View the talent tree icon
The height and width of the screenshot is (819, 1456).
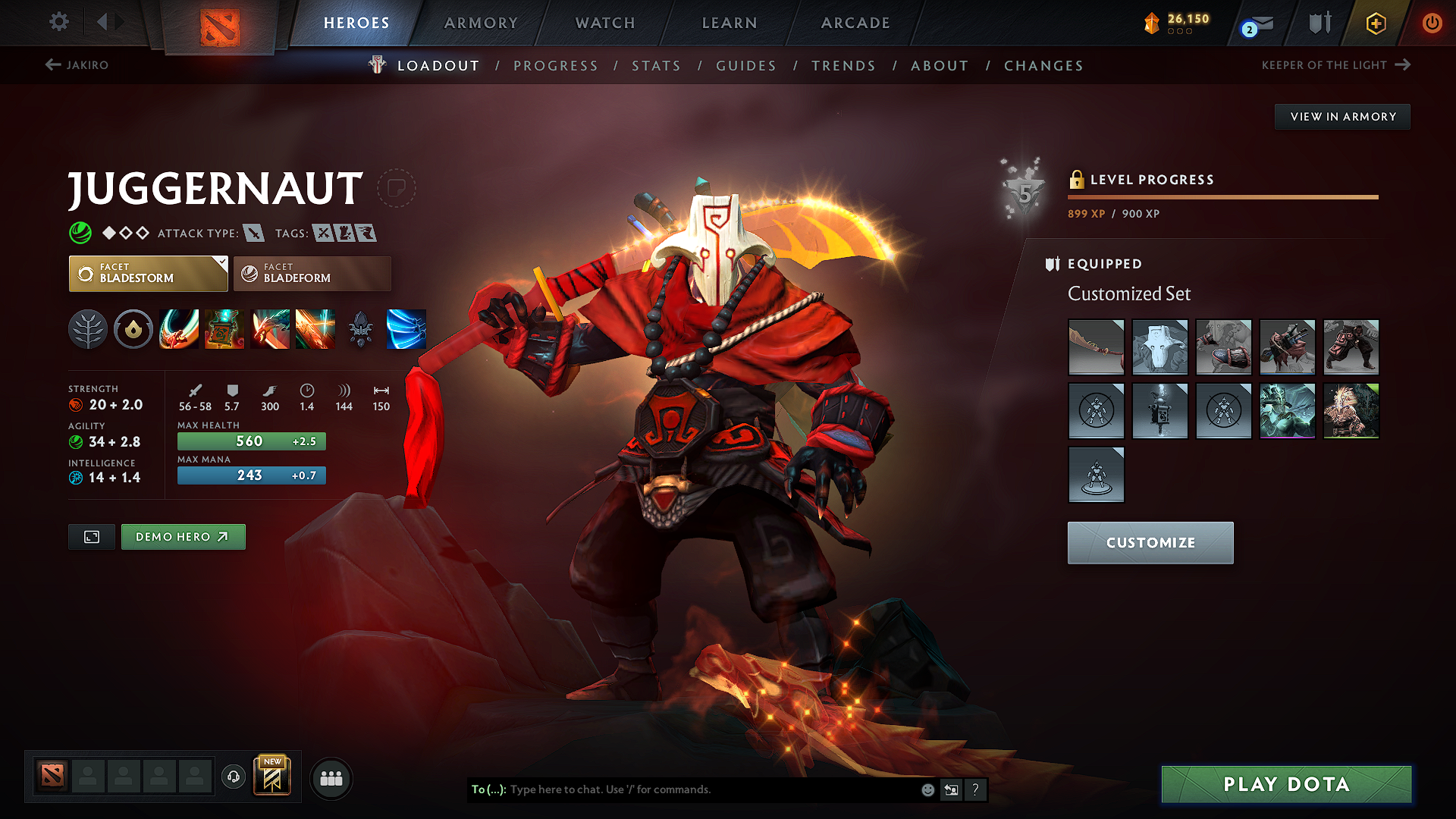[x=89, y=329]
